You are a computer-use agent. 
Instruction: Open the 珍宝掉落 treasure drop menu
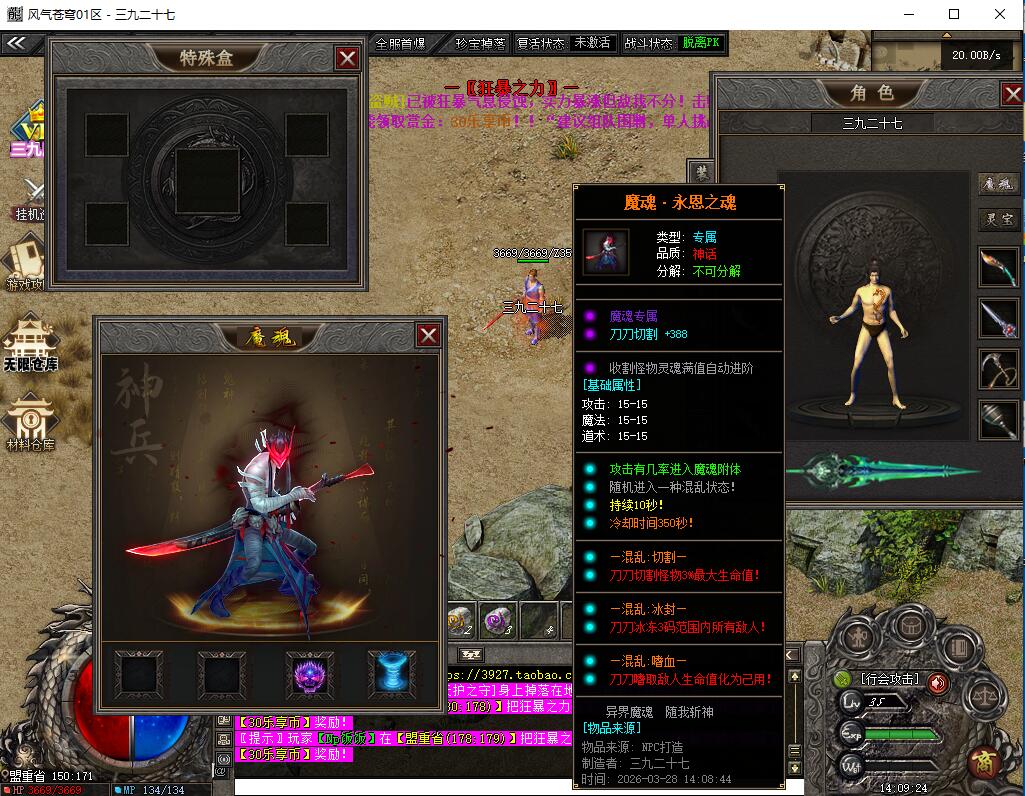pyautogui.click(x=480, y=44)
